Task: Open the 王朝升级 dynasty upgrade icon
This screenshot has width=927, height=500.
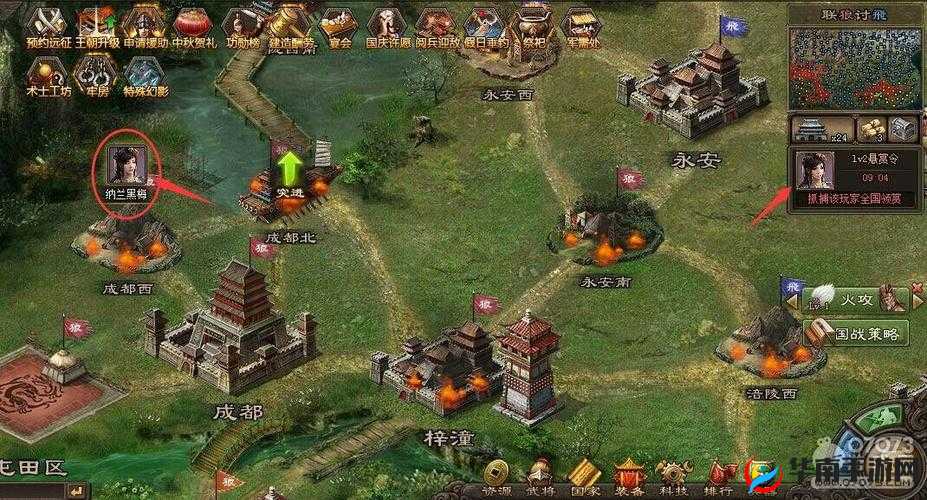Action: (98, 24)
